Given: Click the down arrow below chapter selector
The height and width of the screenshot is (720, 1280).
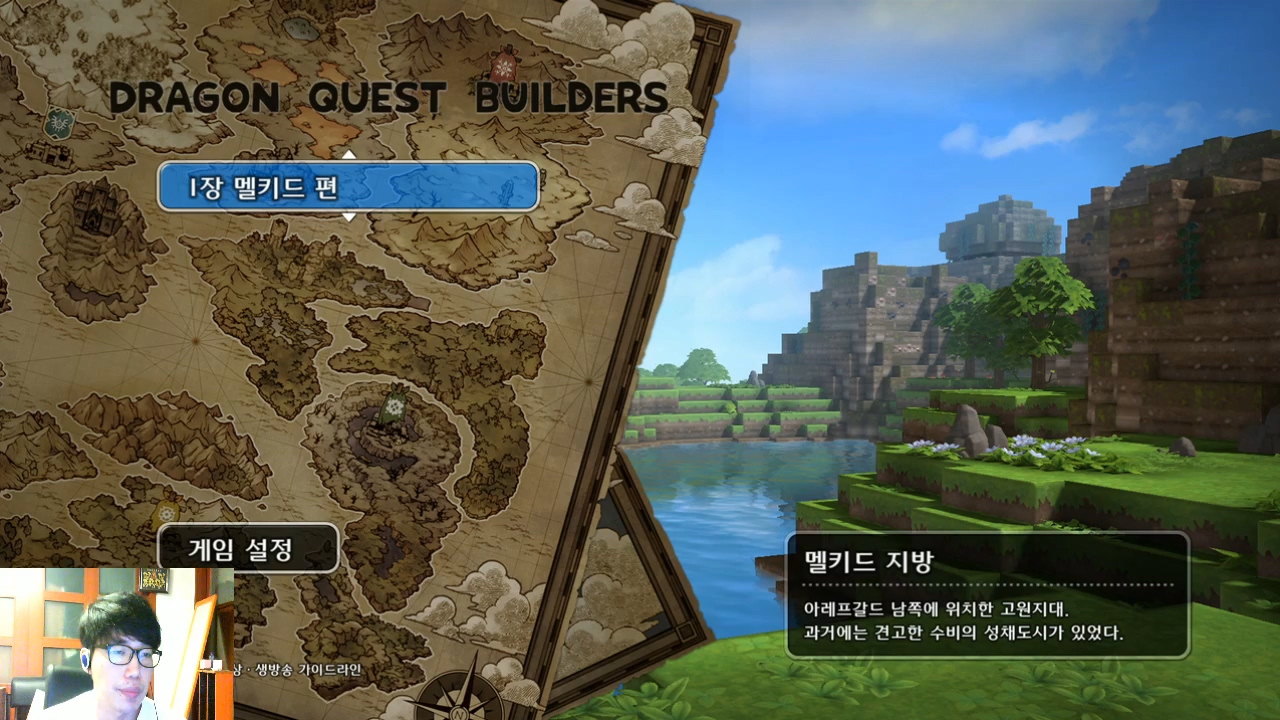Looking at the screenshot, I should coord(349,217).
